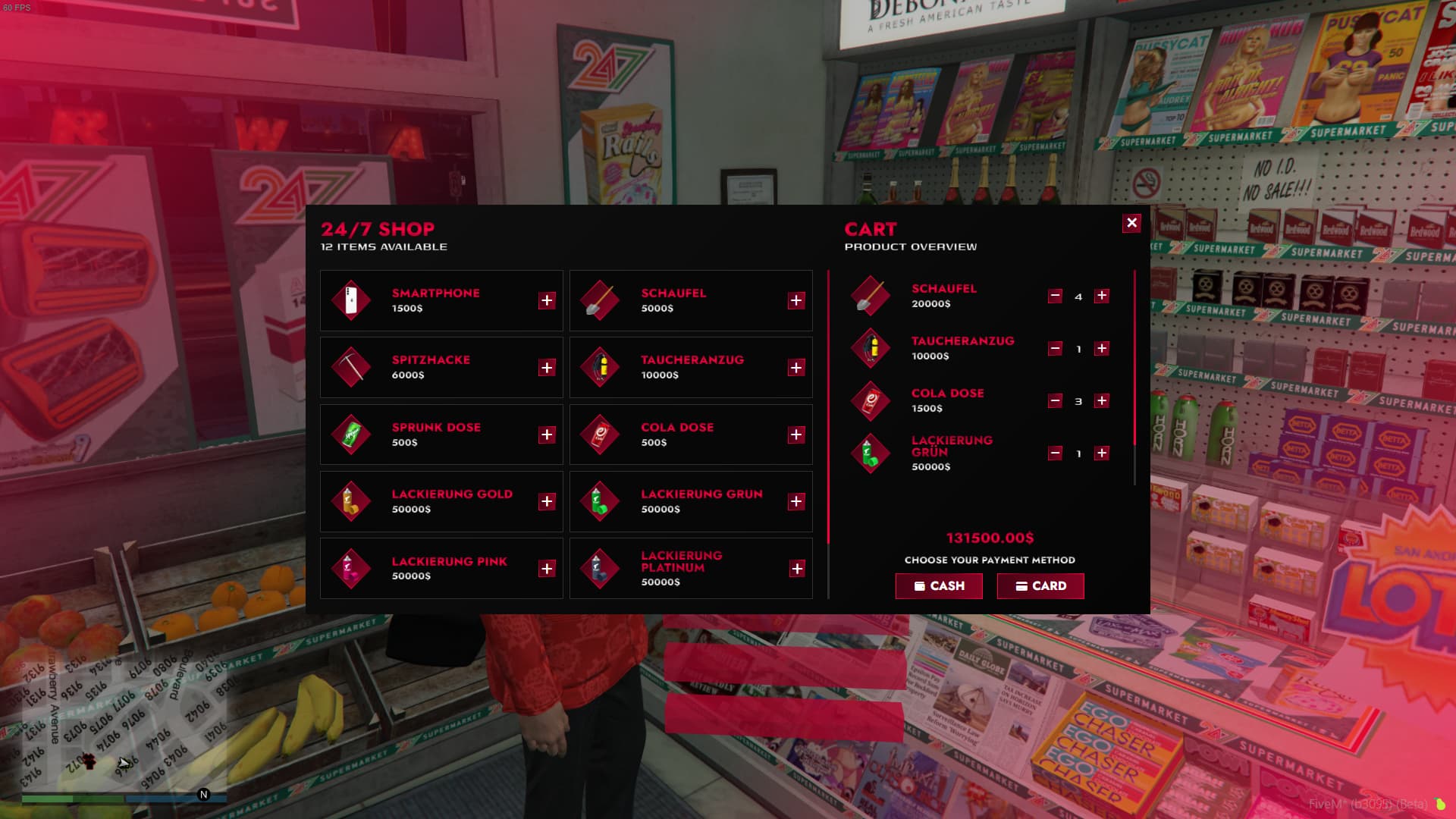
Task: Click the total price 131500.00$
Action: click(989, 538)
